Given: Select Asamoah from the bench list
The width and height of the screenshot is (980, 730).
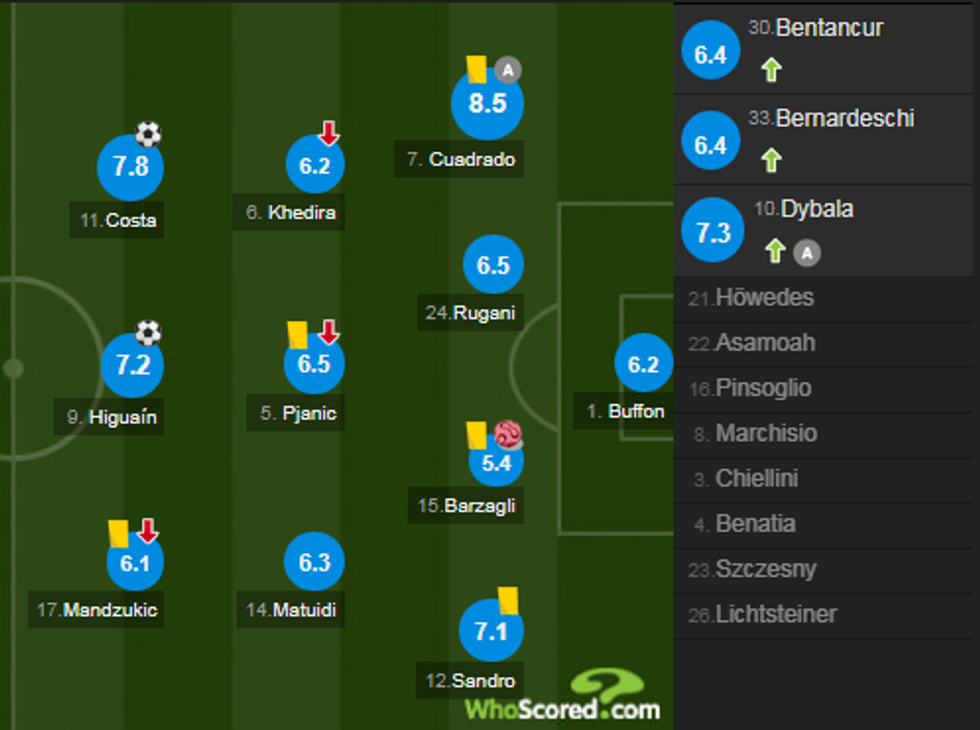Looking at the screenshot, I should tap(764, 343).
